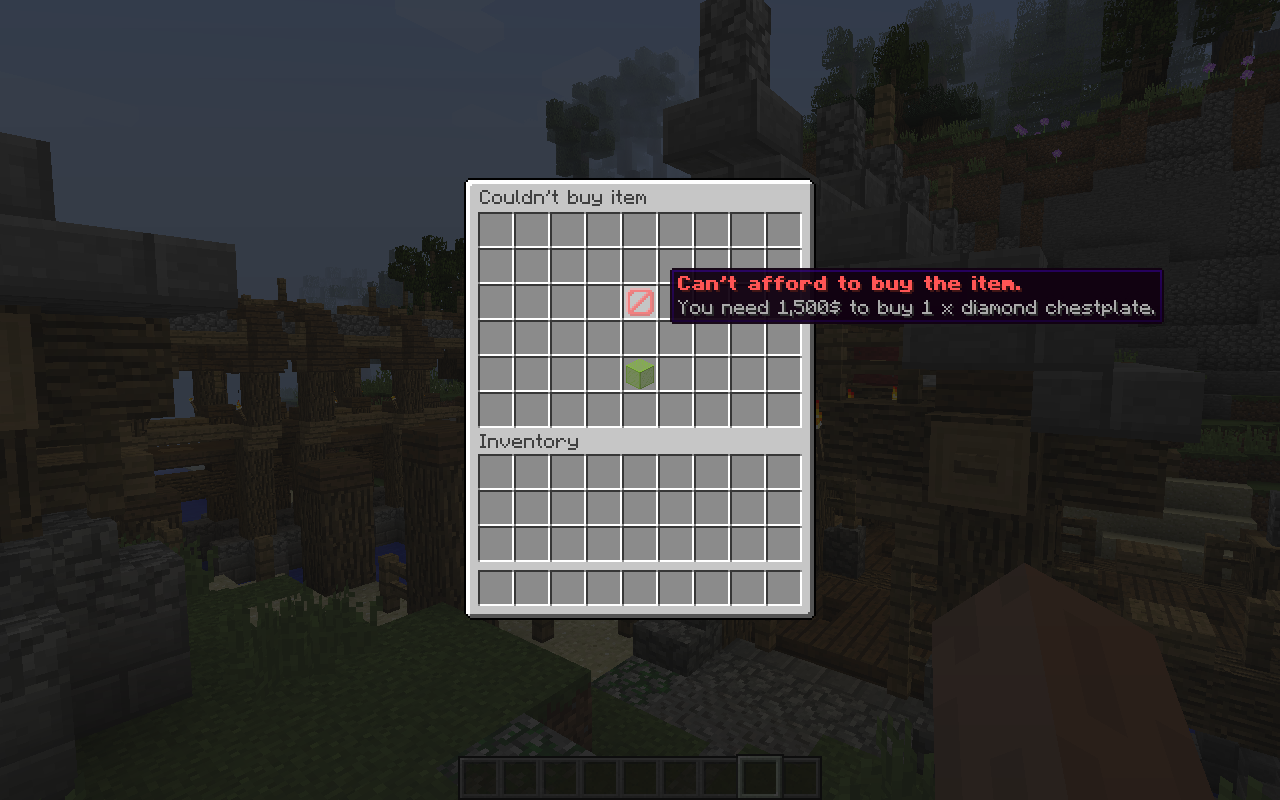
Task: Click the 'Inventory' section label
Action: pyautogui.click(x=530, y=441)
